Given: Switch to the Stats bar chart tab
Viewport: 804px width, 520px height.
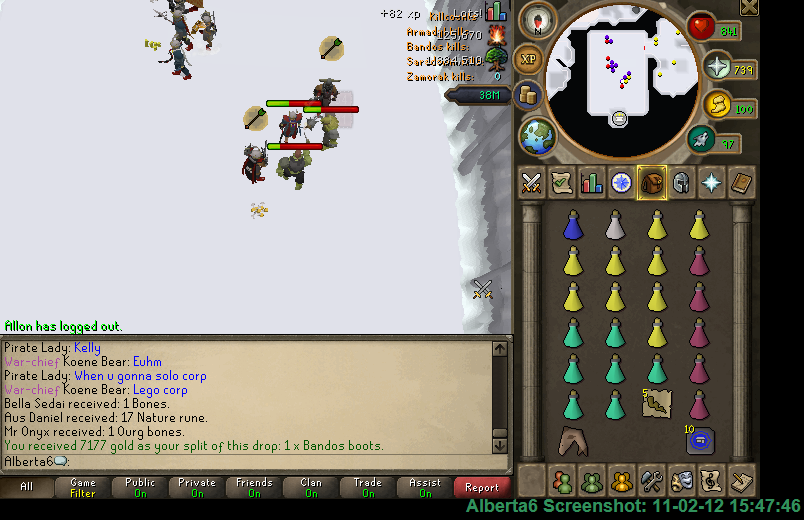Looking at the screenshot, I should (592, 182).
